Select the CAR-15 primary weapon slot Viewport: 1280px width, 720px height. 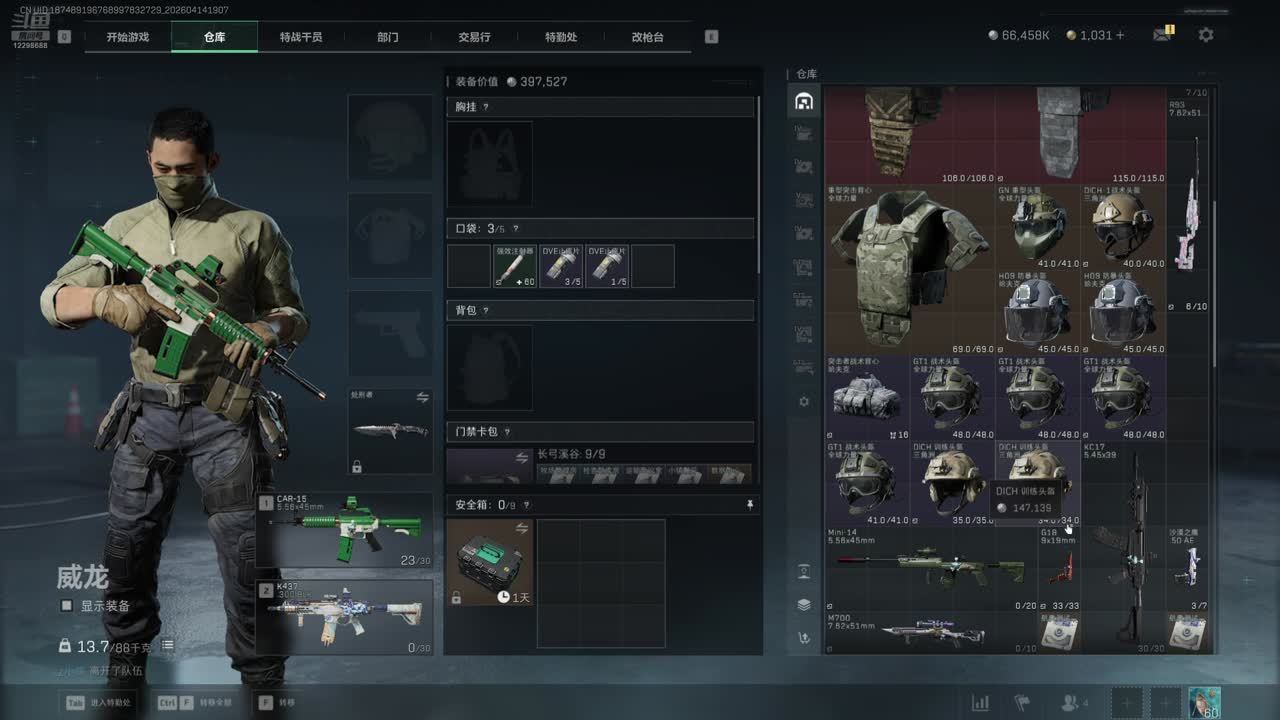[345, 530]
